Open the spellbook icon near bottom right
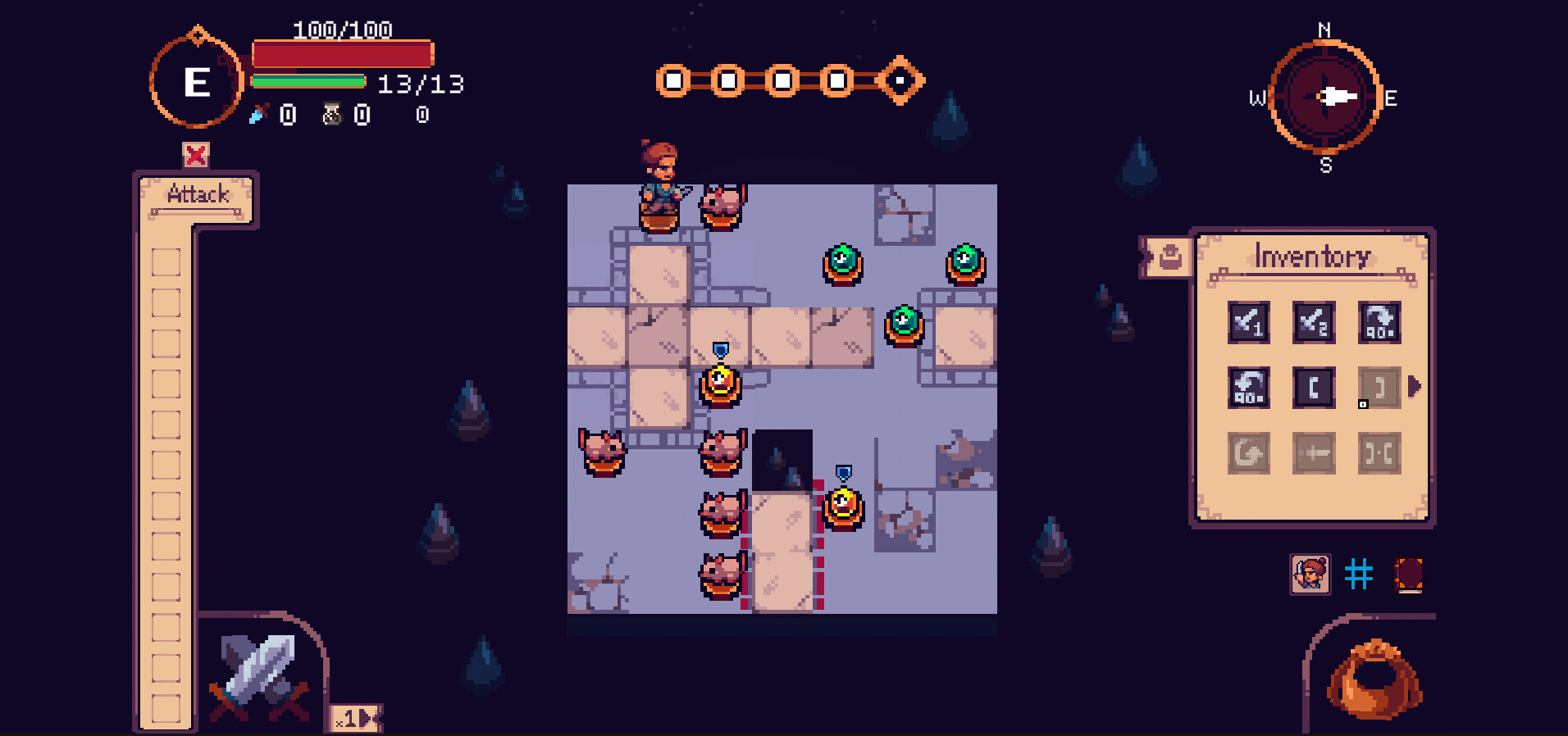Viewport: 1568px width, 736px height. point(1409,575)
